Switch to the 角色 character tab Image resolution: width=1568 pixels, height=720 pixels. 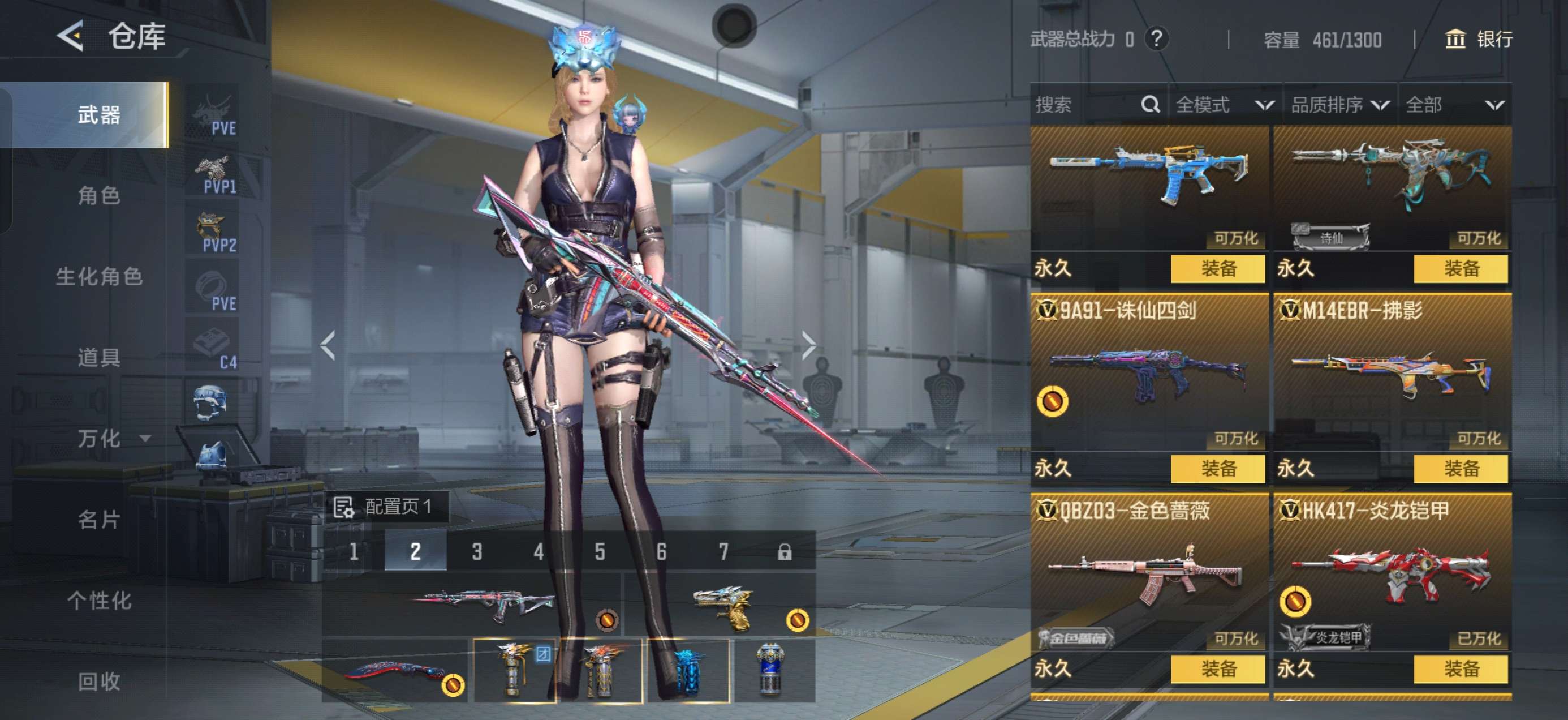tap(98, 195)
